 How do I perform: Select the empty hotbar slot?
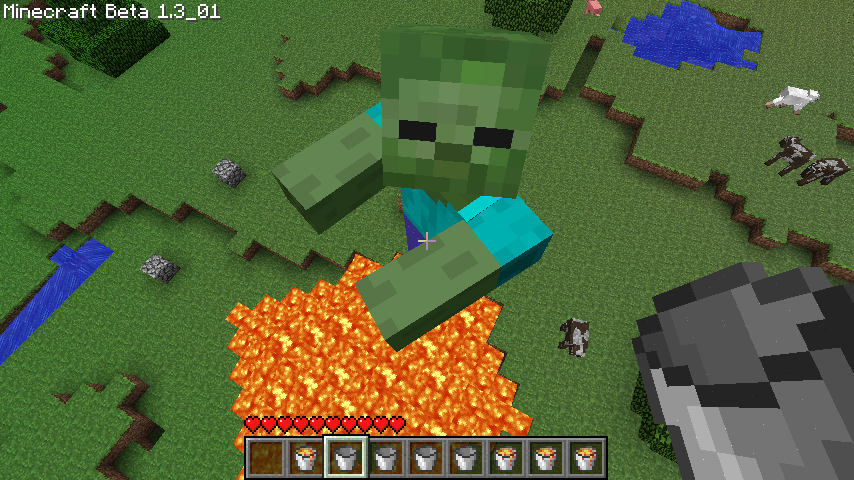click(266, 458)
